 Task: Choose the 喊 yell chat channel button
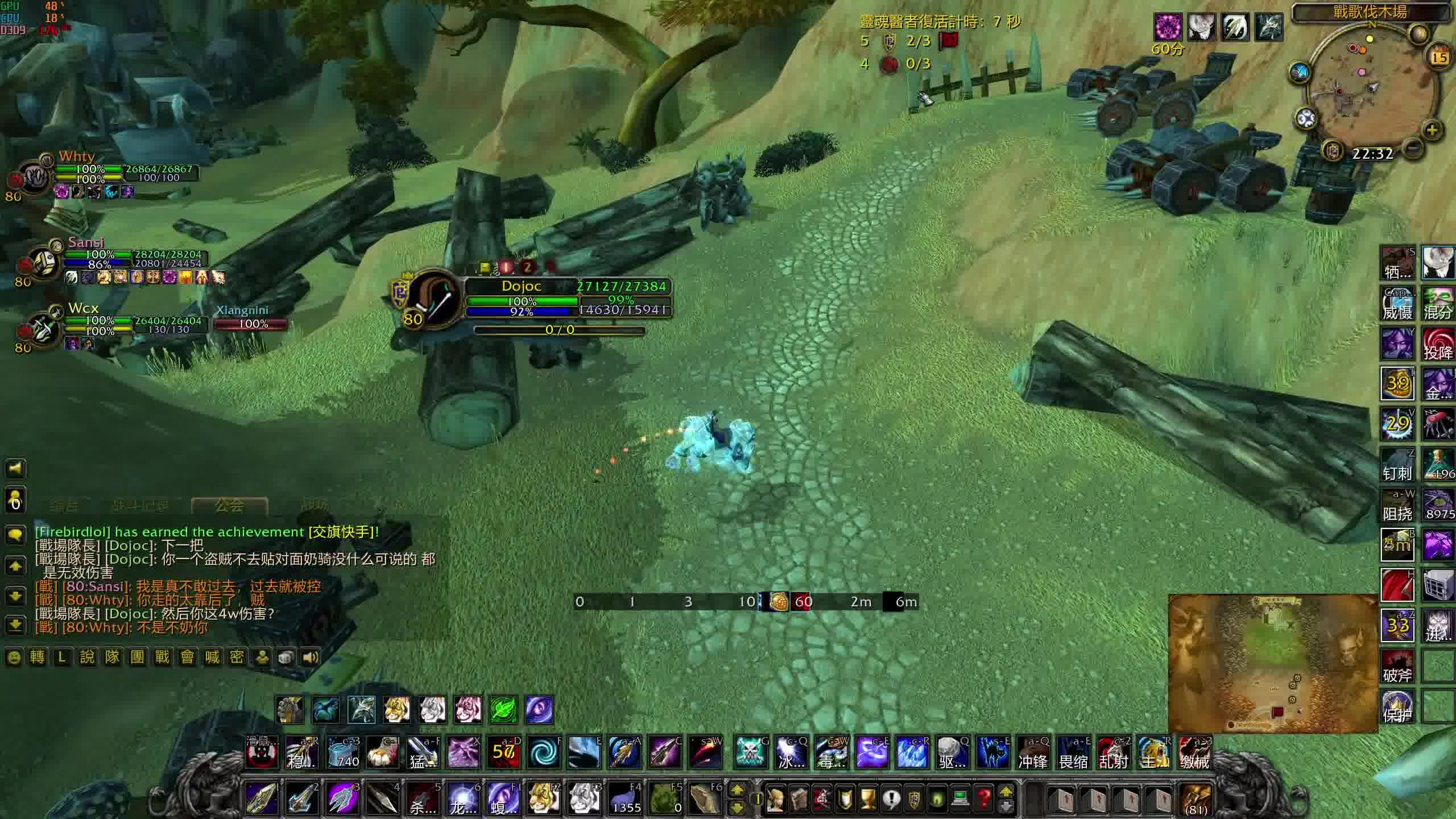tap(212, 657)
